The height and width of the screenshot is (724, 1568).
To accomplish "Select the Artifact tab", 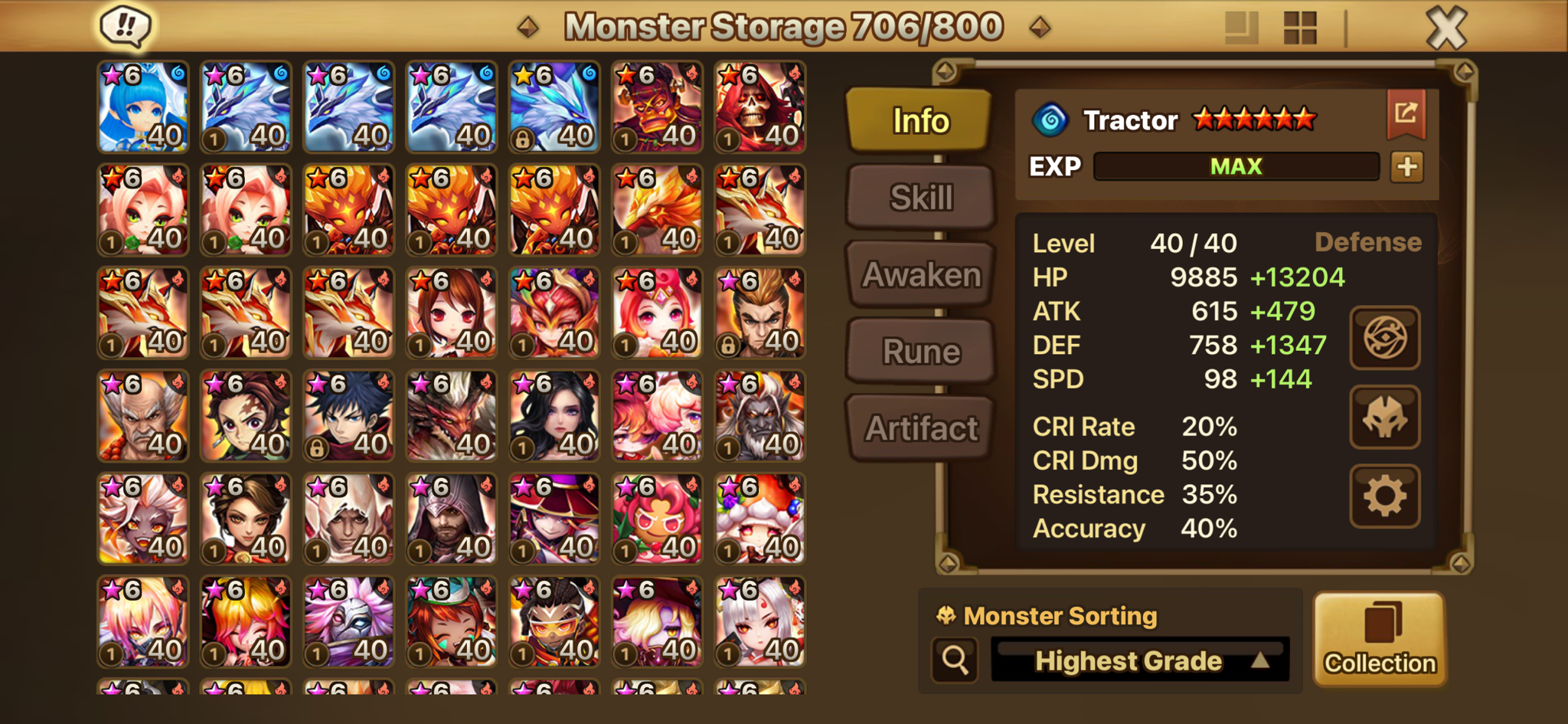I will pos(921,428).
